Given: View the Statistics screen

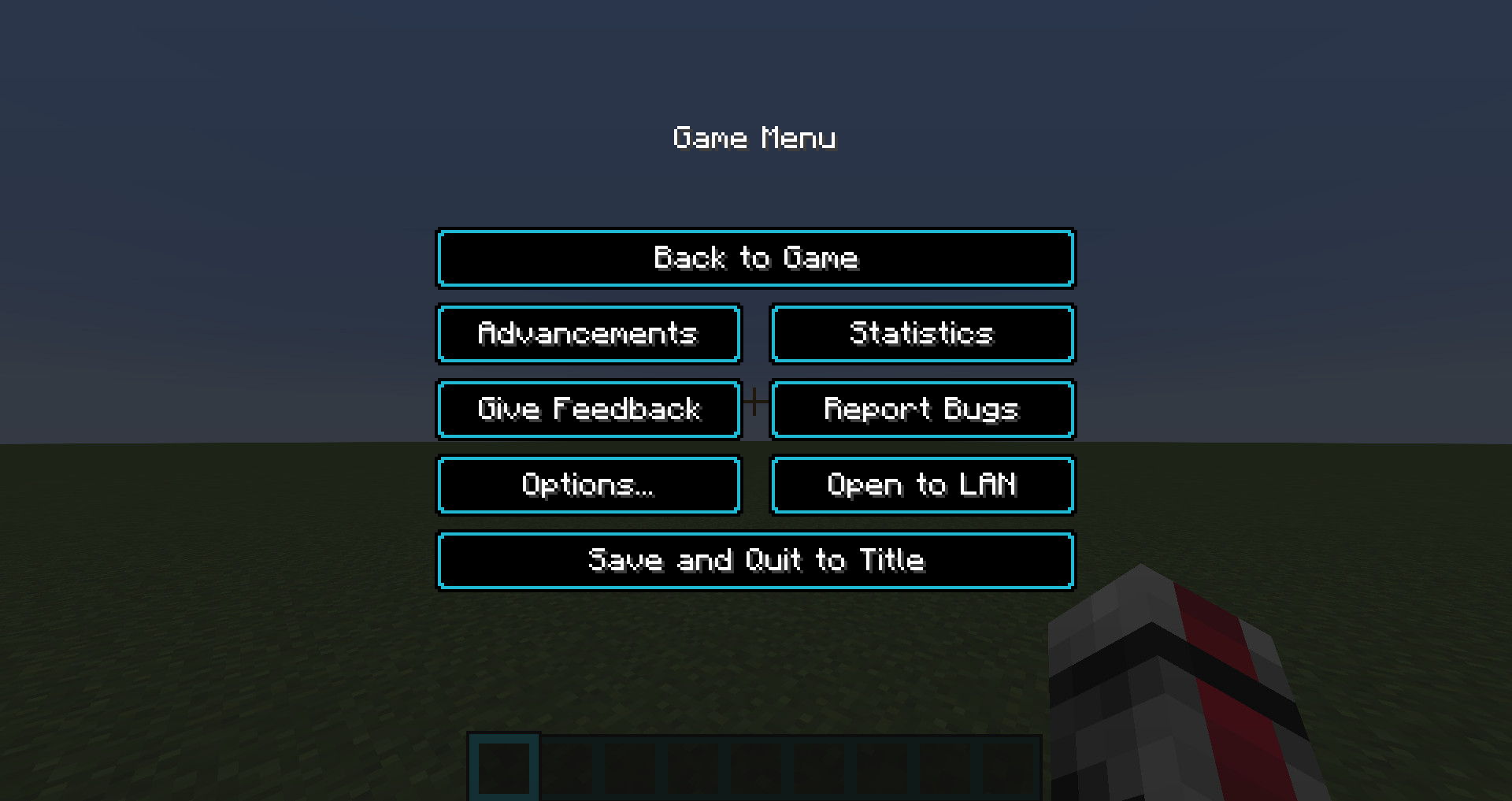Looking at the screenshot, I should [x=921, y=333].
